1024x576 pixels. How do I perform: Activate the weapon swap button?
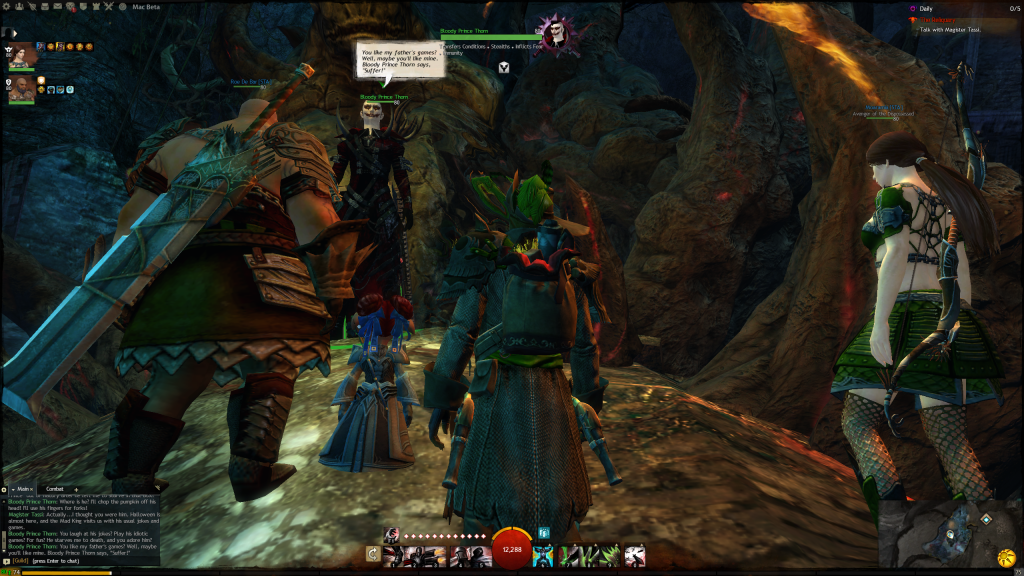coord(373,554)
